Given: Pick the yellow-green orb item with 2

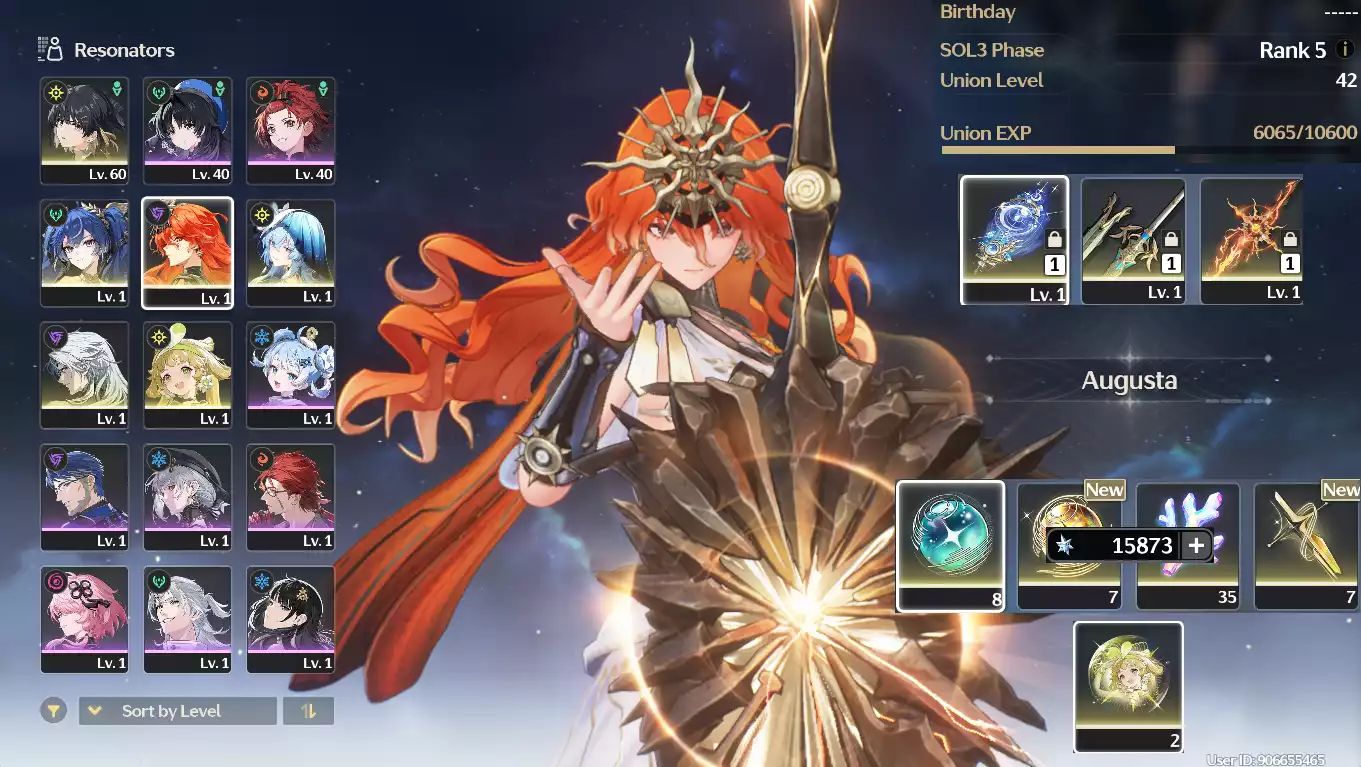Looking at the screenshot, I should point(1128,686).
